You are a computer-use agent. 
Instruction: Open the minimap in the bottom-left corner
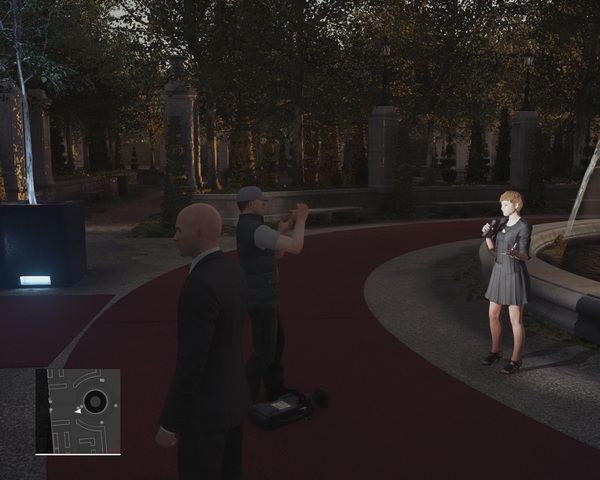(78, 411)
